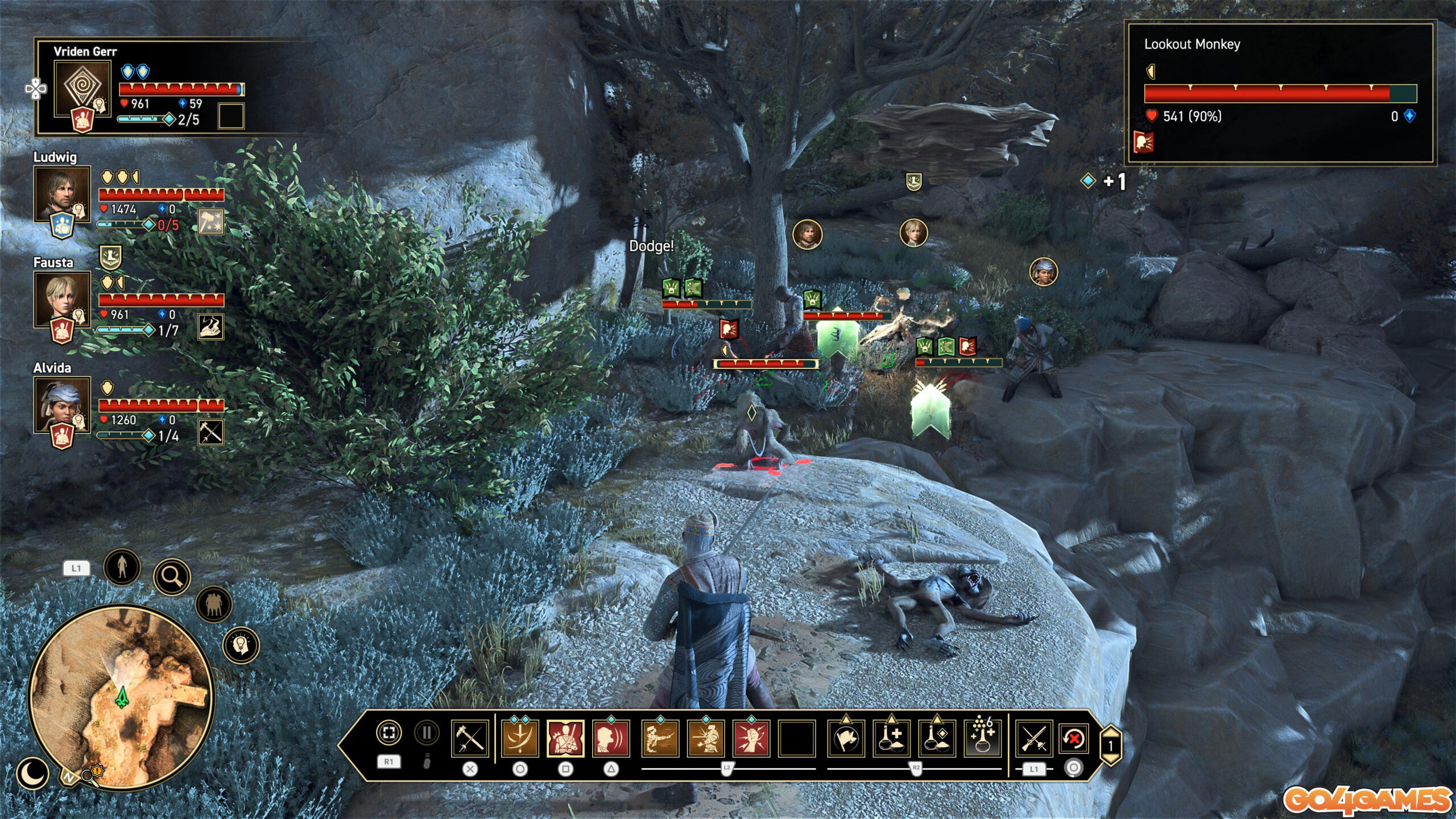Select the flag rally ability slot

(846, 738)
